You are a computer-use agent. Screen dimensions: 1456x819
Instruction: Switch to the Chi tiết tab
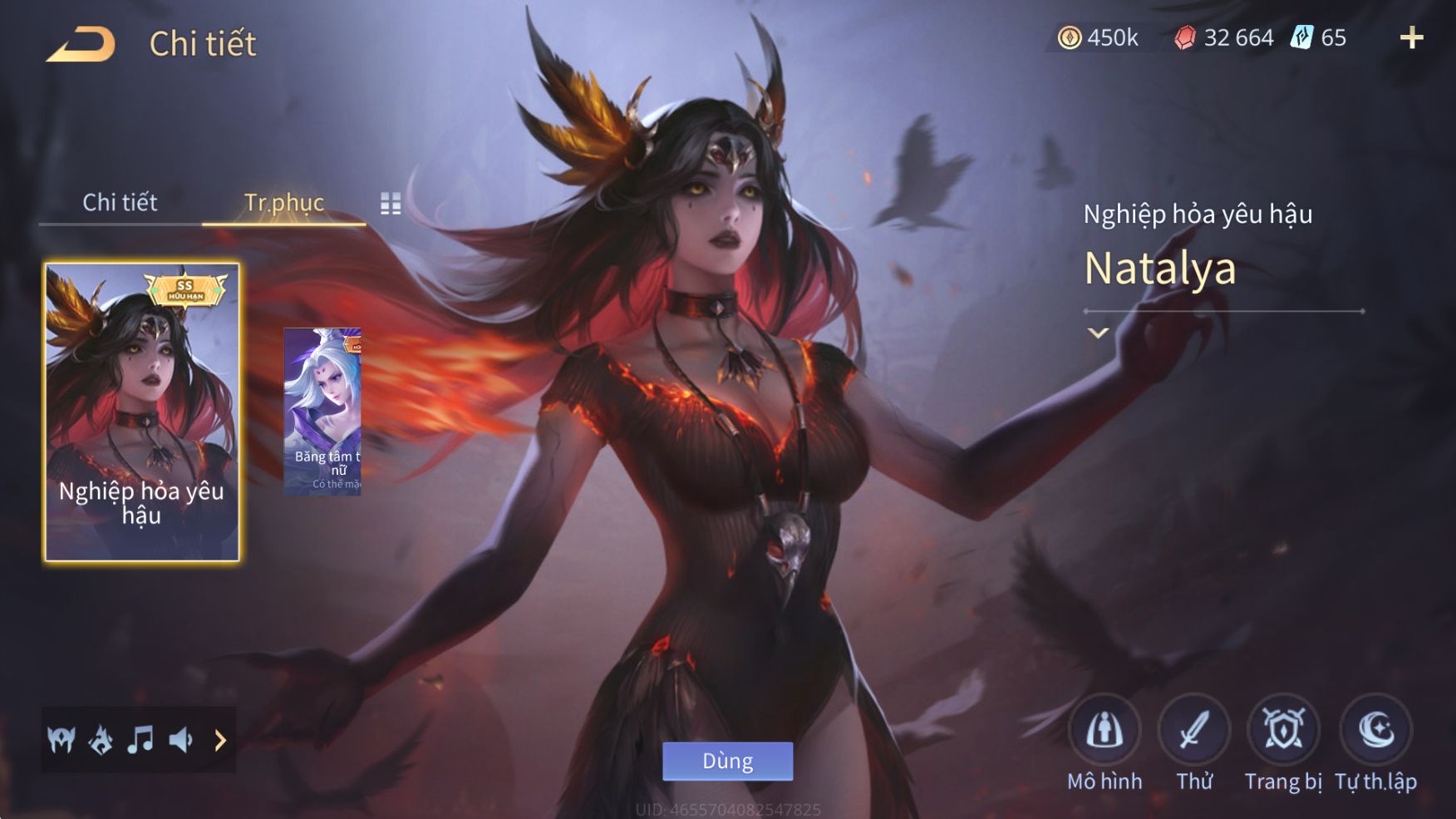click(120, 202)
